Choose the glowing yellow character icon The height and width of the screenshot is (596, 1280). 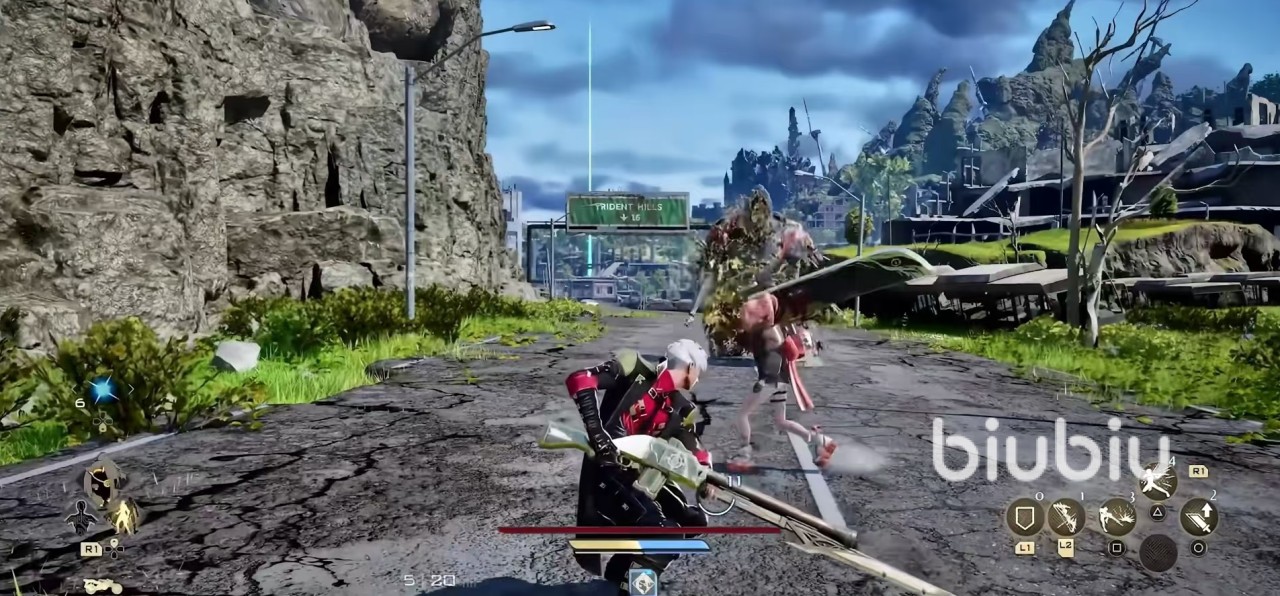(x=124, y=516)
